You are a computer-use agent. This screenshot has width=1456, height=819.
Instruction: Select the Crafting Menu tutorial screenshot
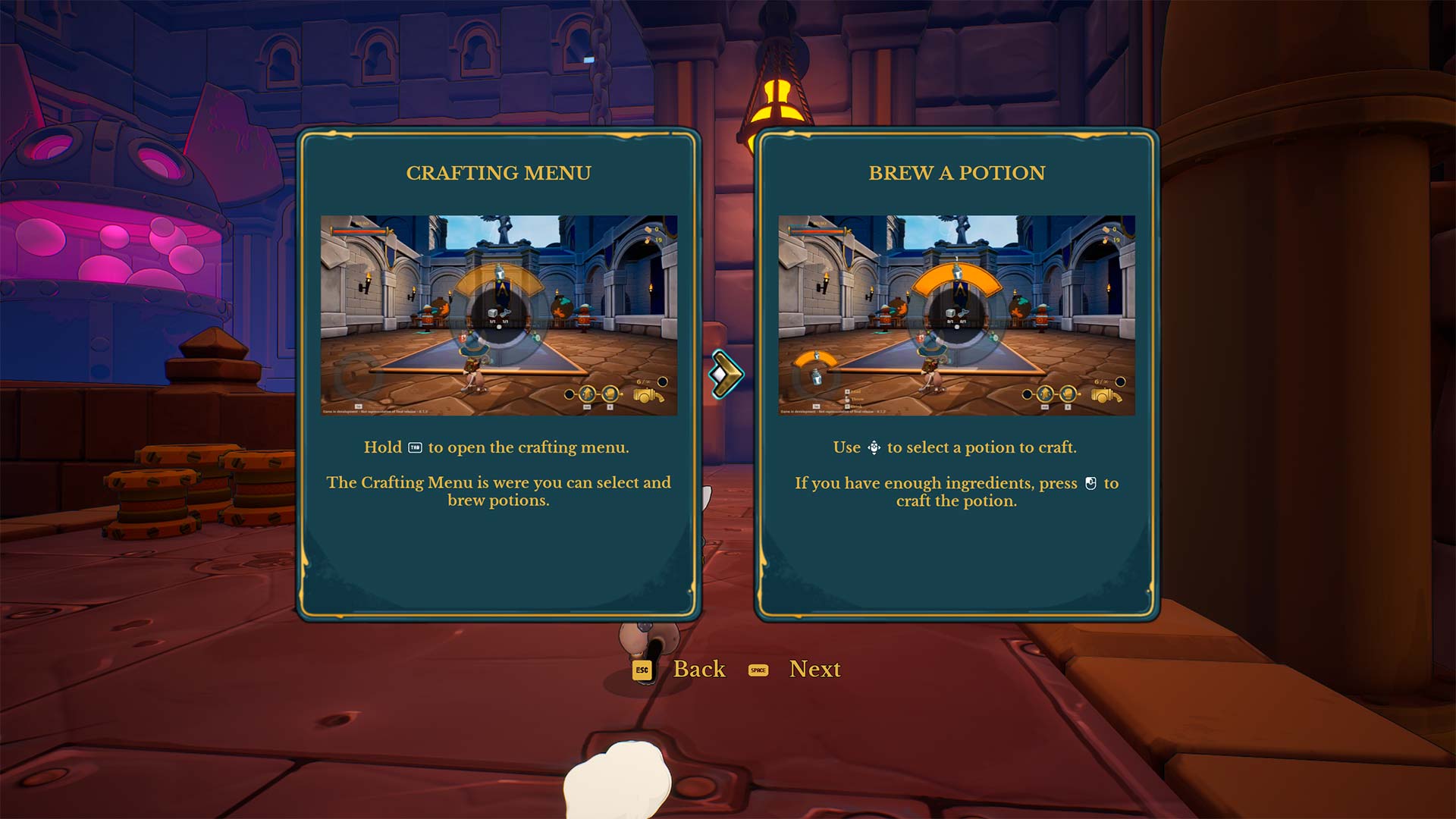tap(498, 315)
